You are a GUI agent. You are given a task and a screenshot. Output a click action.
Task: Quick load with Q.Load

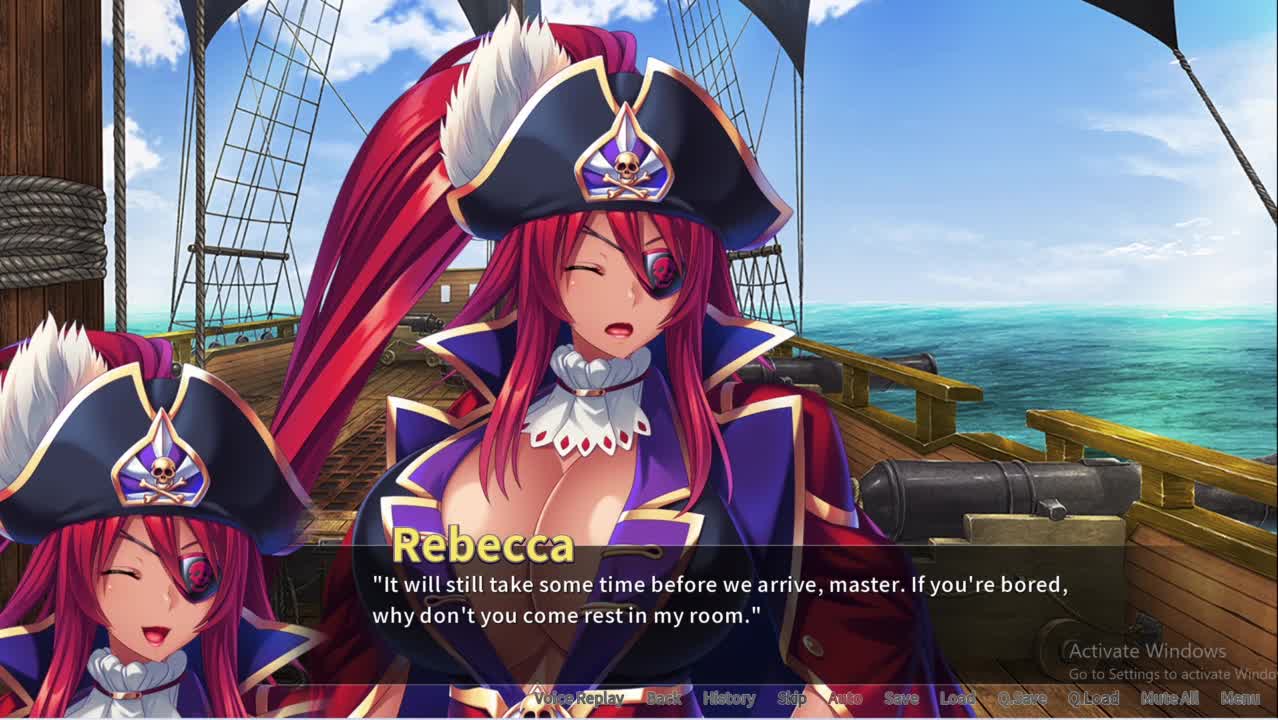[1093, 698]
